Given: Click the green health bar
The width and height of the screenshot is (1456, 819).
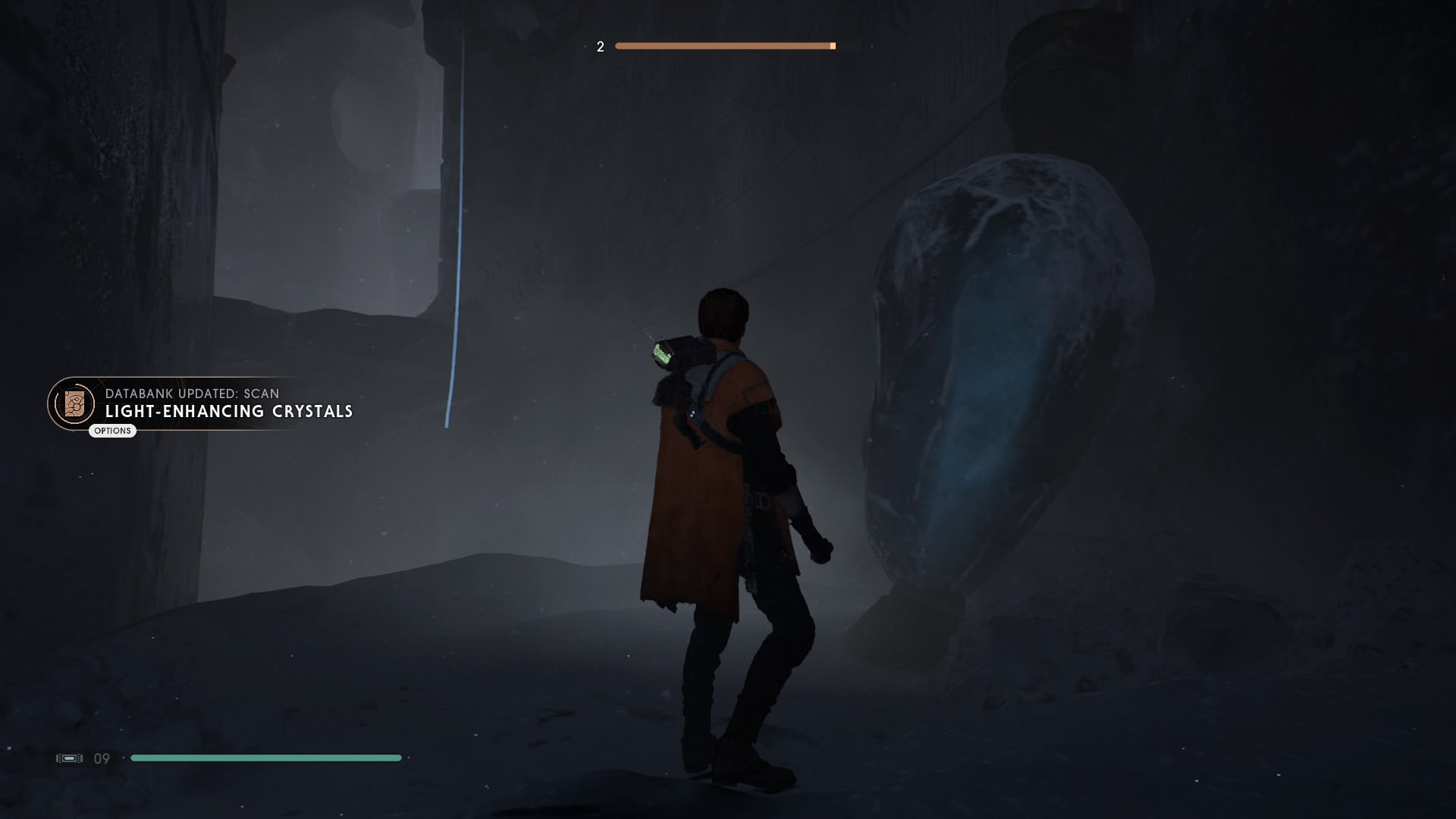Looking at the screenshot, I should (x=265, y=758).
